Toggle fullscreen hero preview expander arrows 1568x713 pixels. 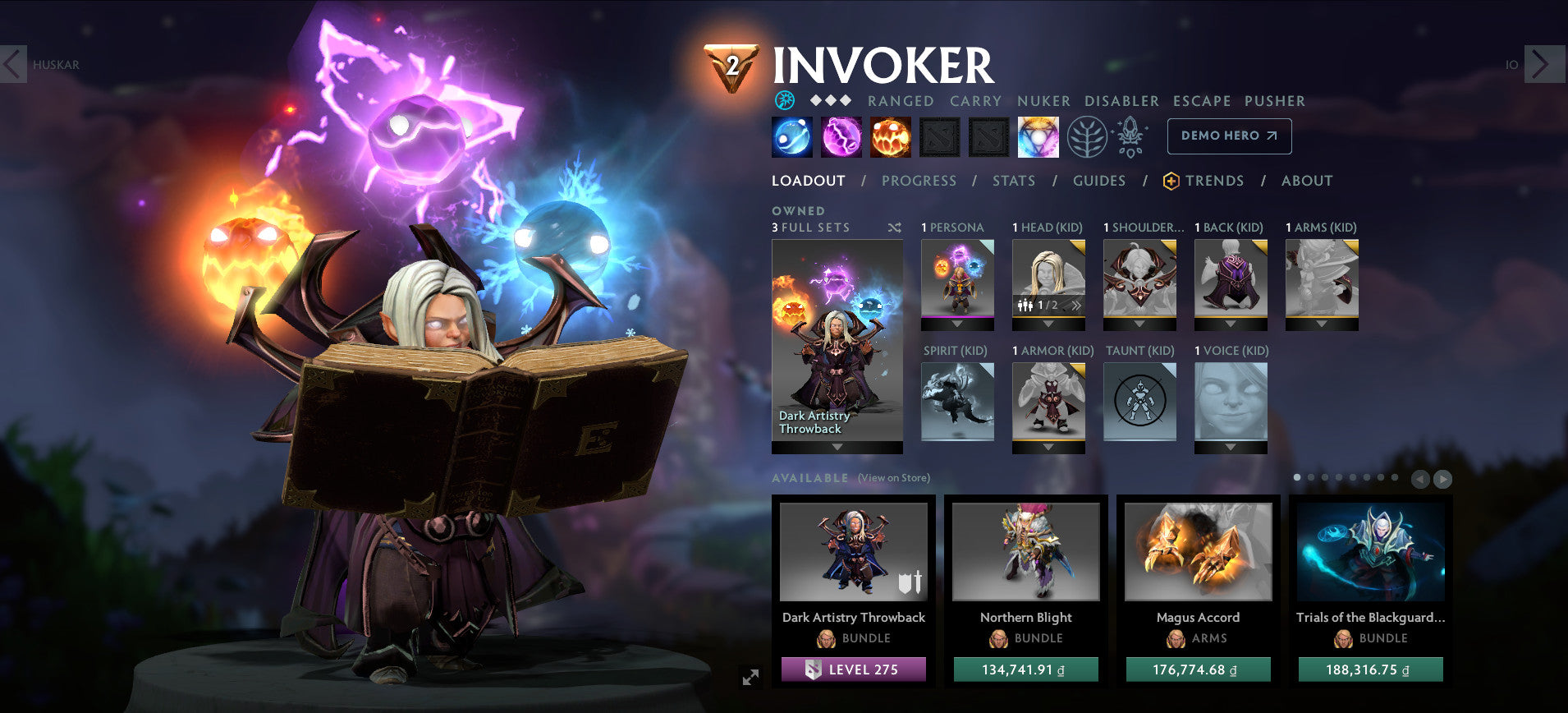click(x=749, y=676)
